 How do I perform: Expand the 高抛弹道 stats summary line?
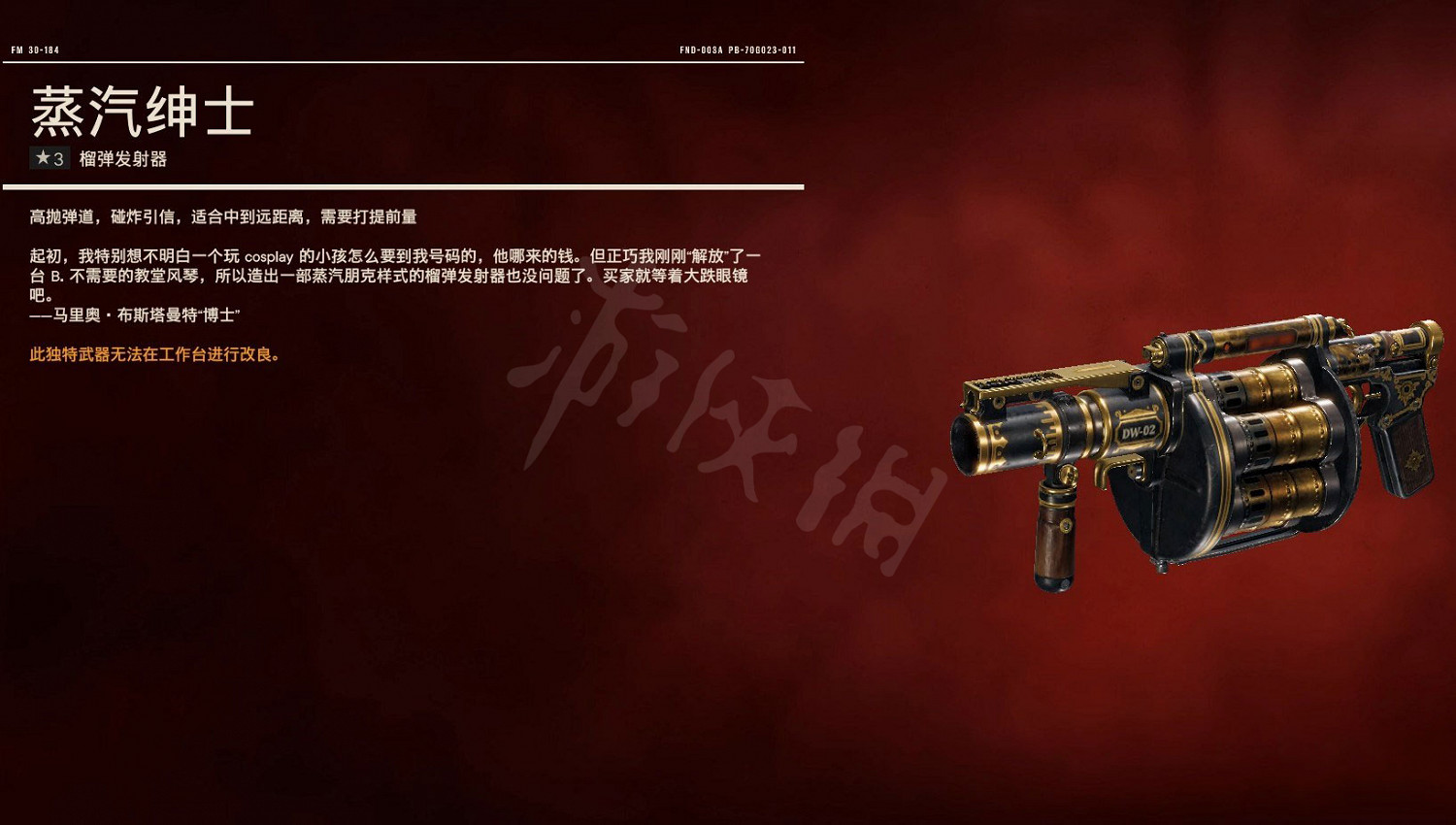coord(223,217)
